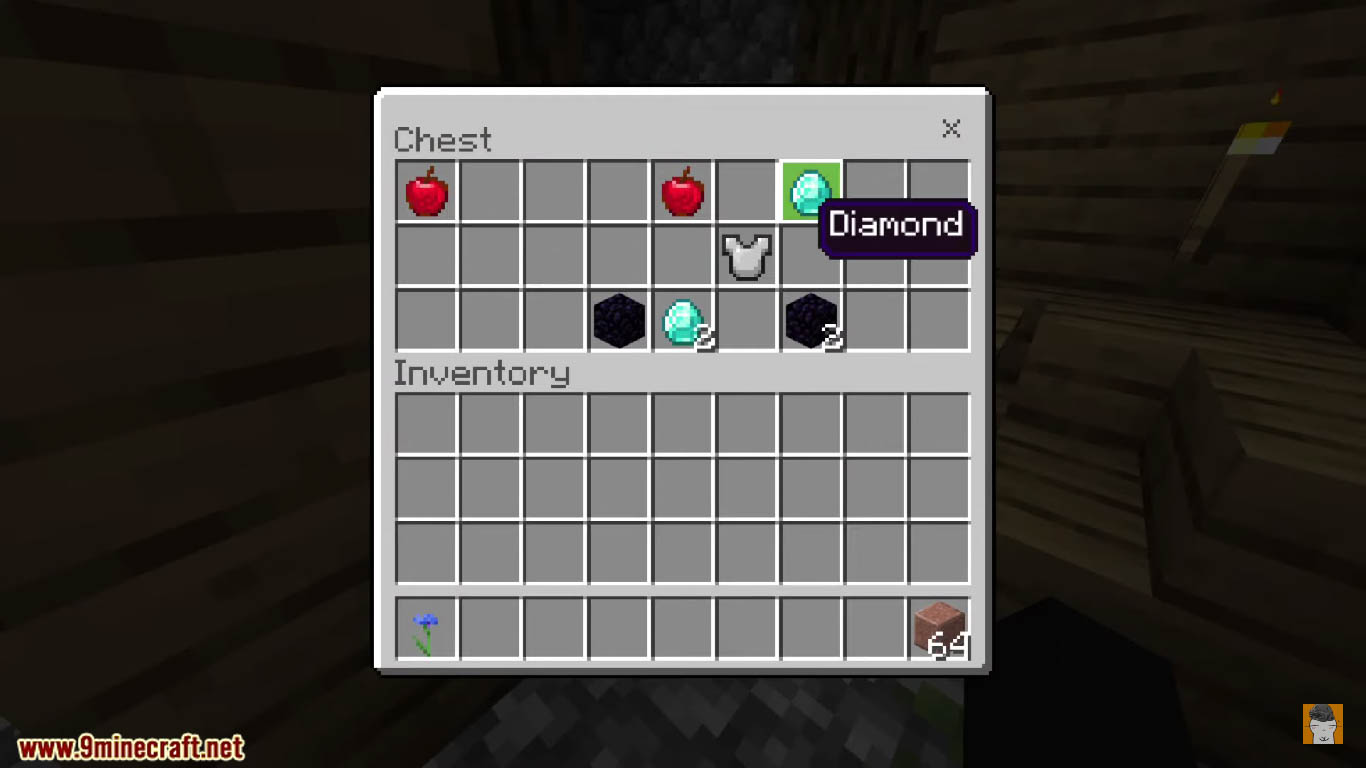This screenshot has height=768, width=1366.
Task: Take the stack of 2 obsidian blocks
Action: [810, 321]
